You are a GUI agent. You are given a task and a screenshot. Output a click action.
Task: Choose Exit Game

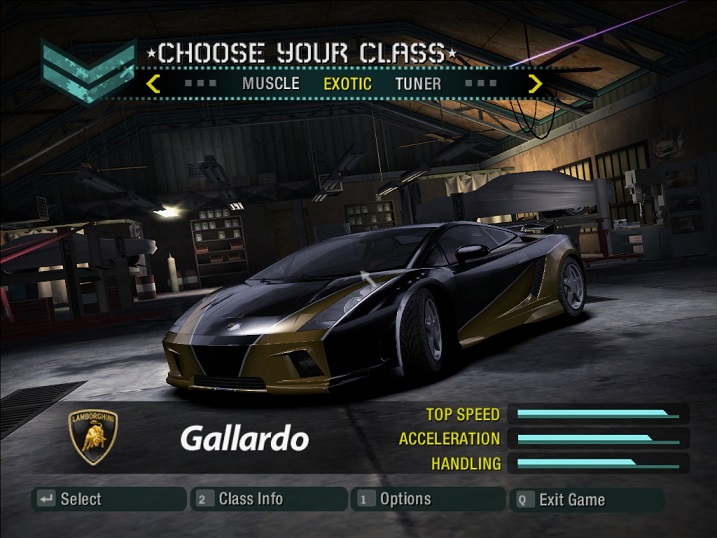[588, 499]
